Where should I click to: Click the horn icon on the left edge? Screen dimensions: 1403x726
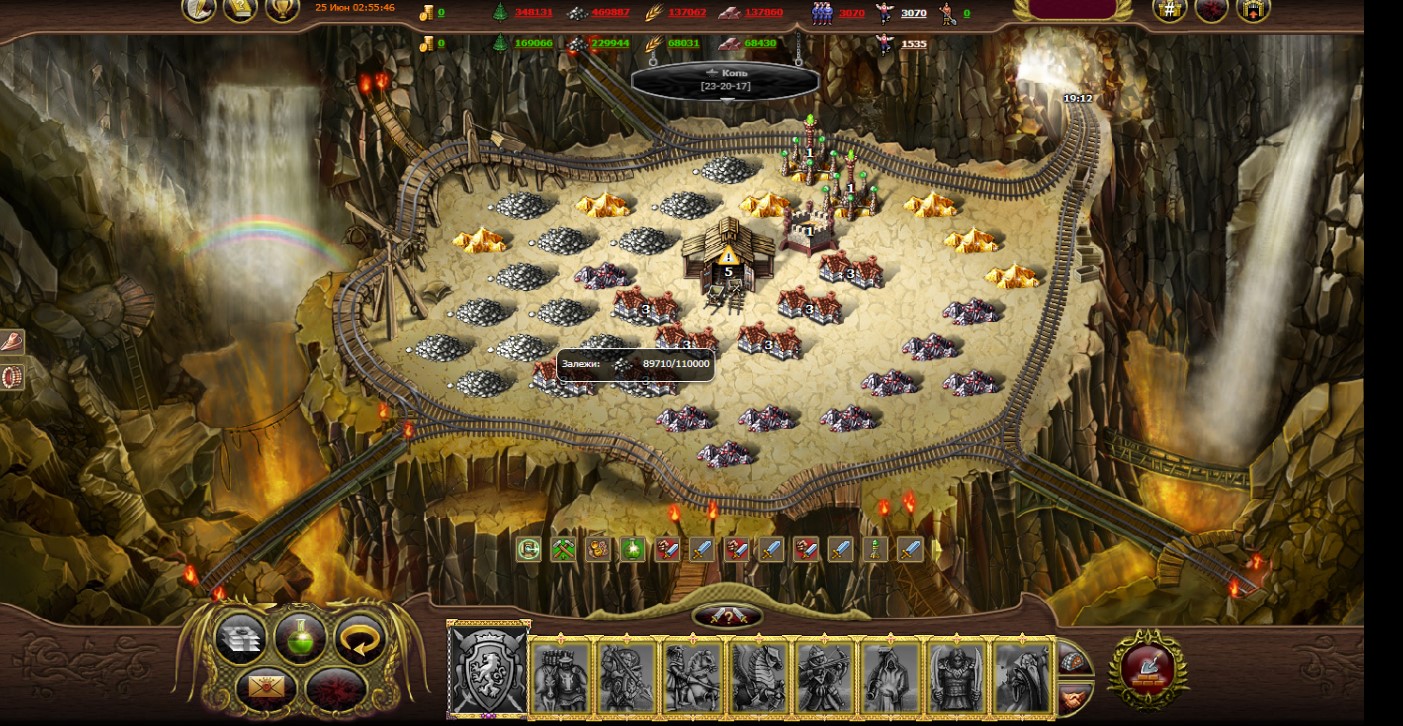[x=12, y=342]
